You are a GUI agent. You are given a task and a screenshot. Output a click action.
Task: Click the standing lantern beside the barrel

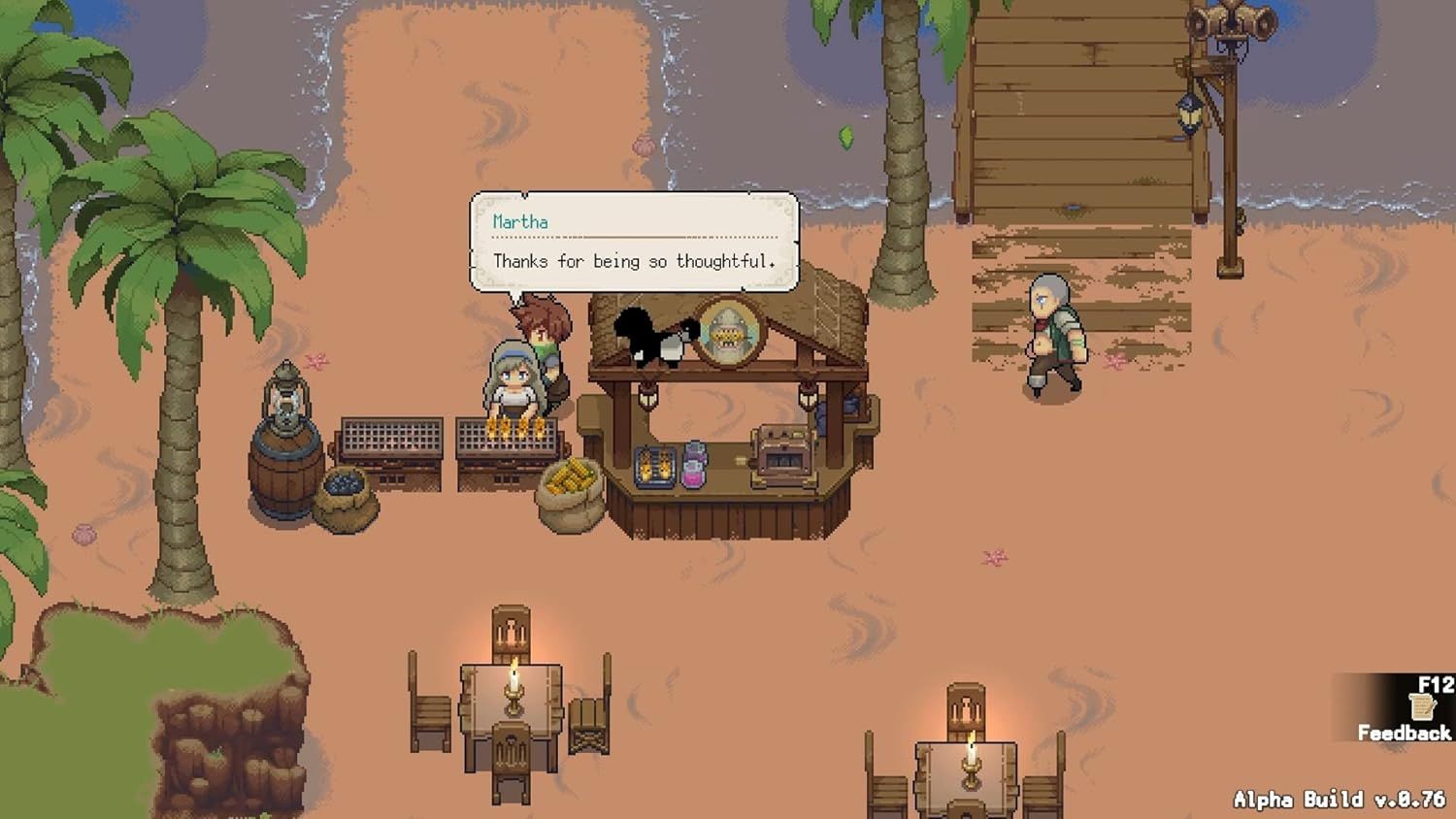tap(286, 395)
